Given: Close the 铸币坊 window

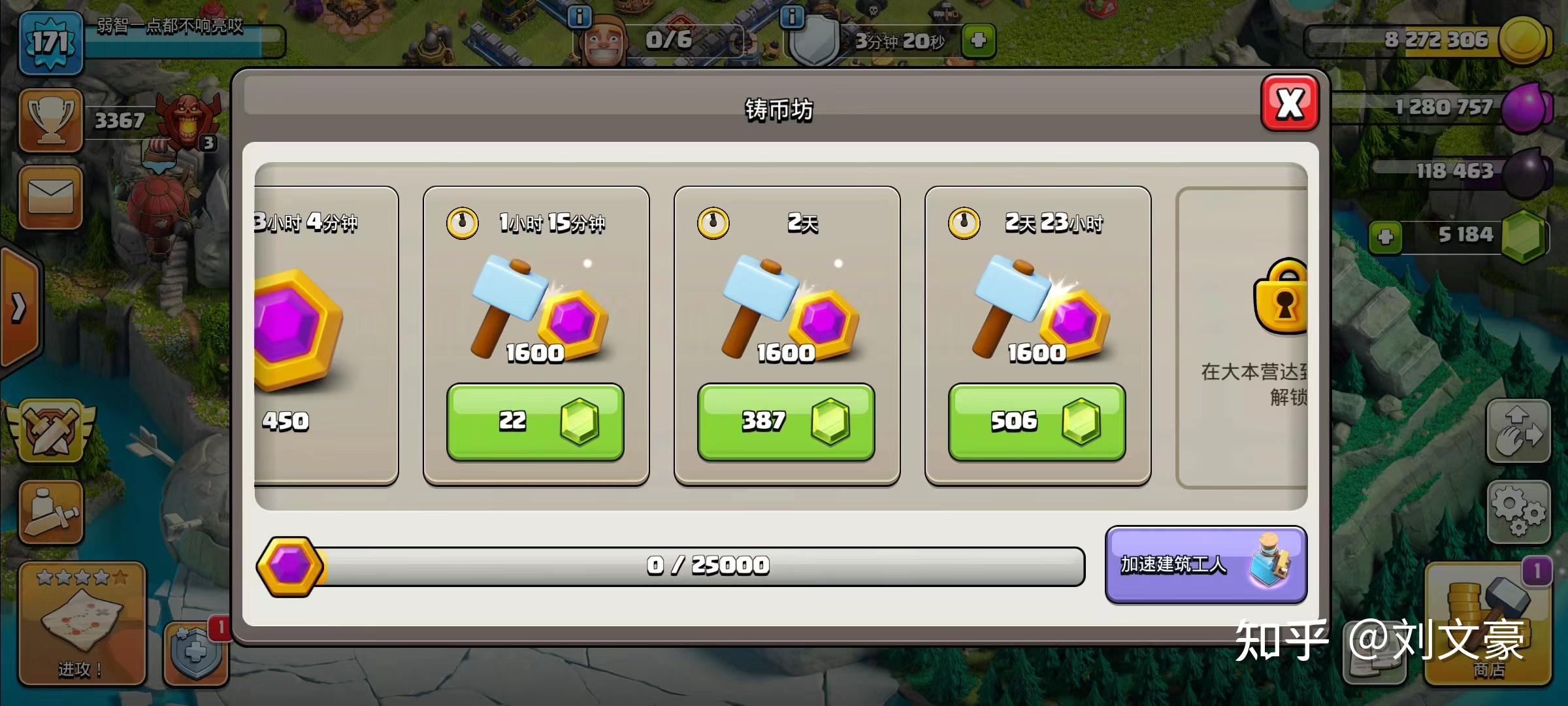Looking at the screenshot, I should (1289, 103).
